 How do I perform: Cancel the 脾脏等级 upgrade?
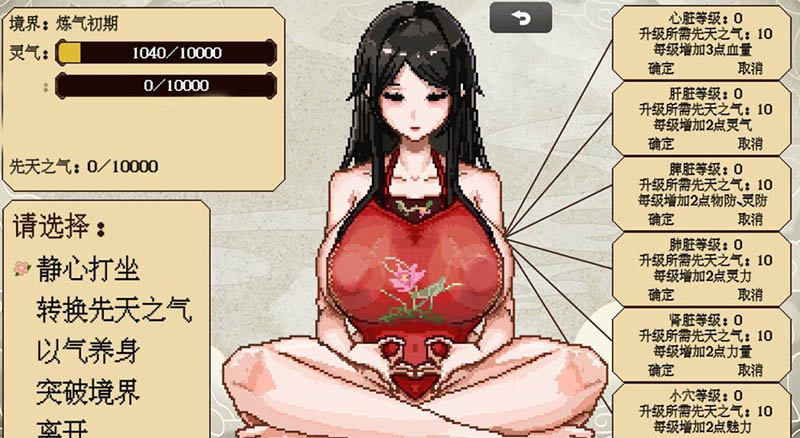[x=750, y=219]
